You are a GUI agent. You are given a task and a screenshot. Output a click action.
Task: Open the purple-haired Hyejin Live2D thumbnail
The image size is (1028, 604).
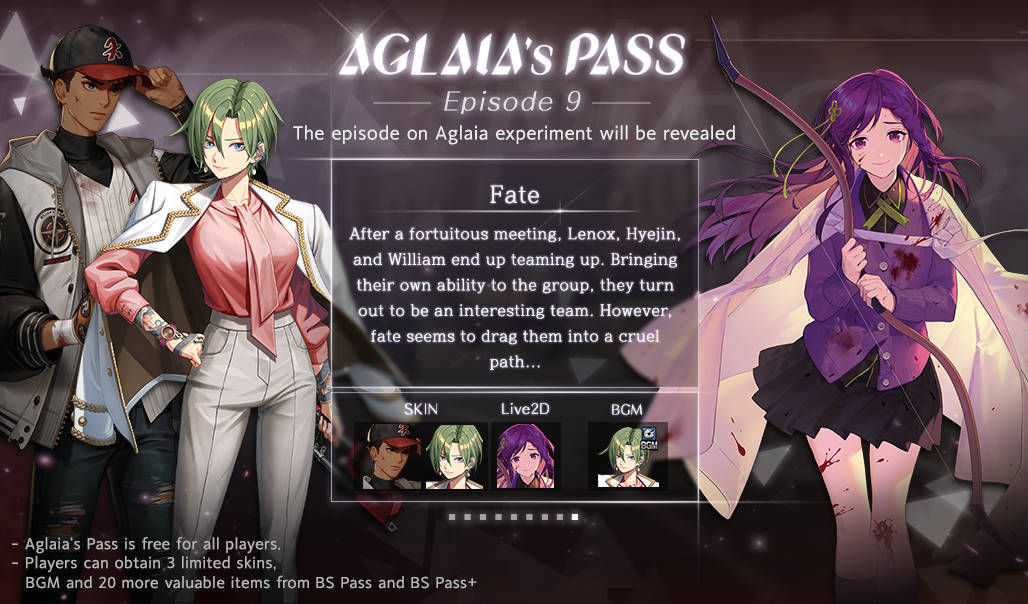(528, 456)
